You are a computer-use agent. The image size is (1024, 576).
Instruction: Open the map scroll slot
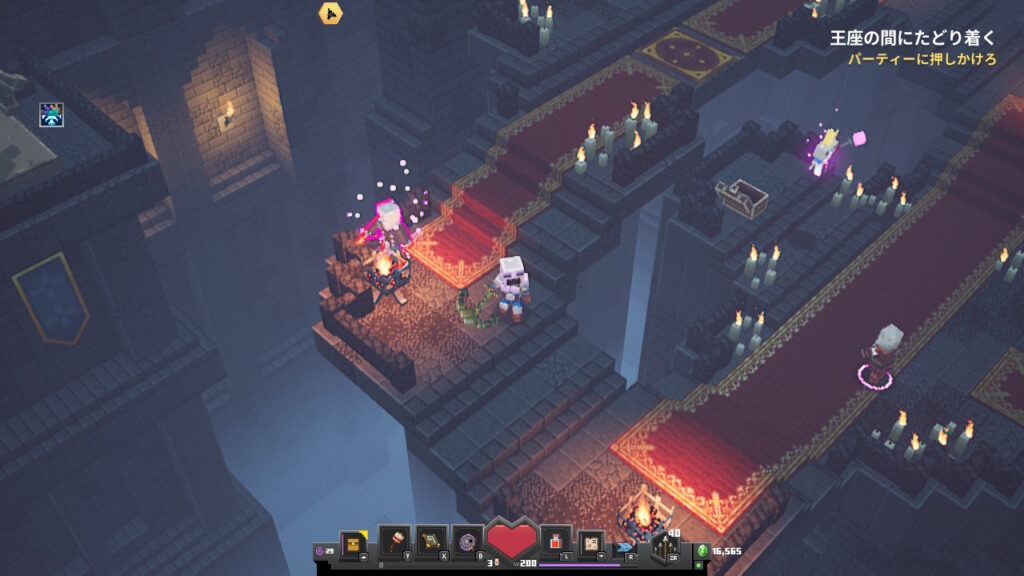coord(591,541)
